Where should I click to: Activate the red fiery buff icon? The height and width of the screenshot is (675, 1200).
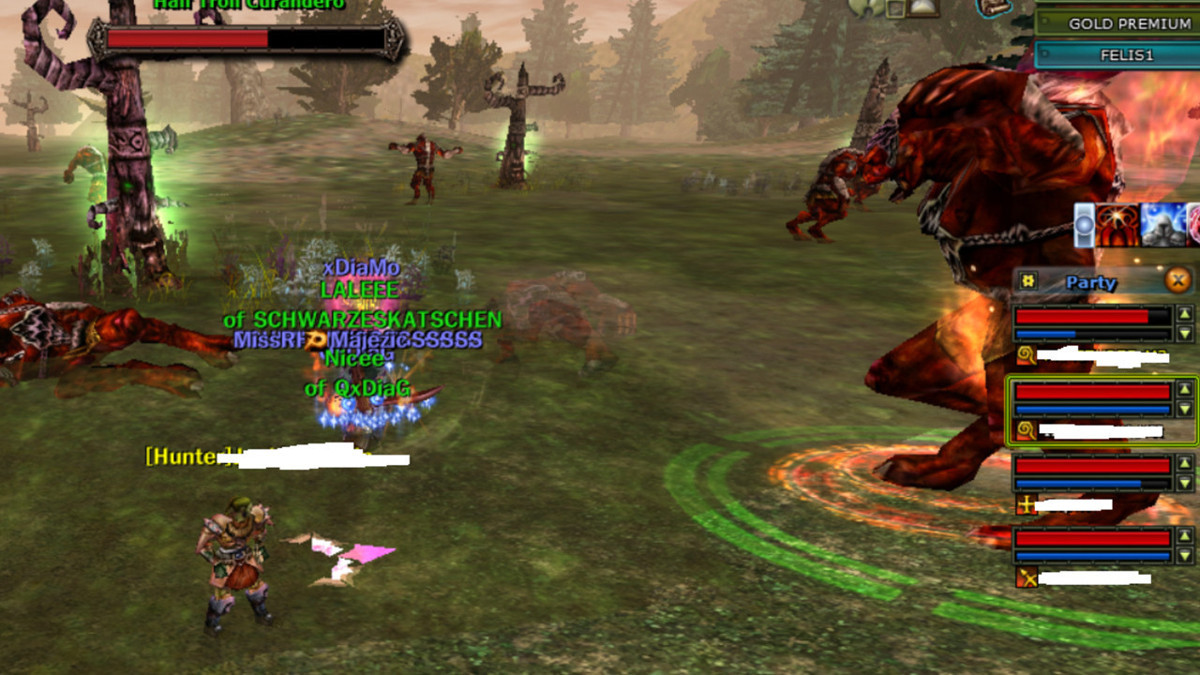[x=1116, y=225]
